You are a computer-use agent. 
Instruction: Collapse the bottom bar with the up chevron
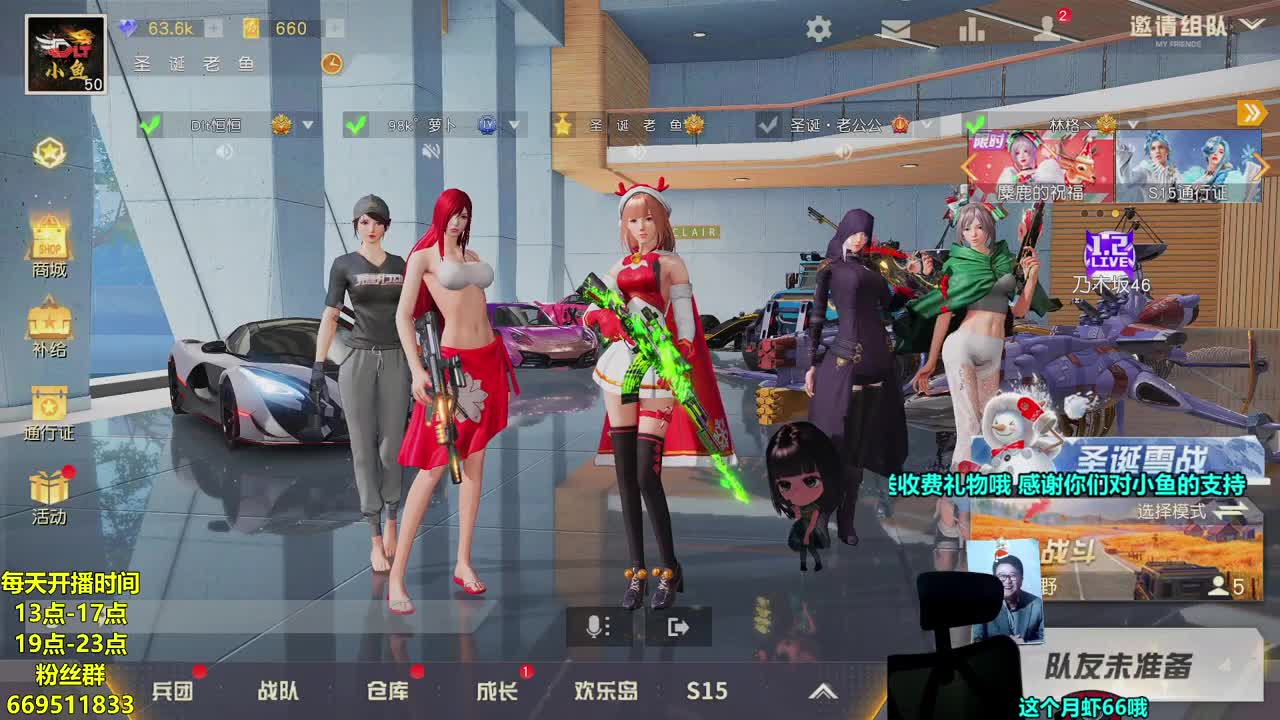[822, 691]
